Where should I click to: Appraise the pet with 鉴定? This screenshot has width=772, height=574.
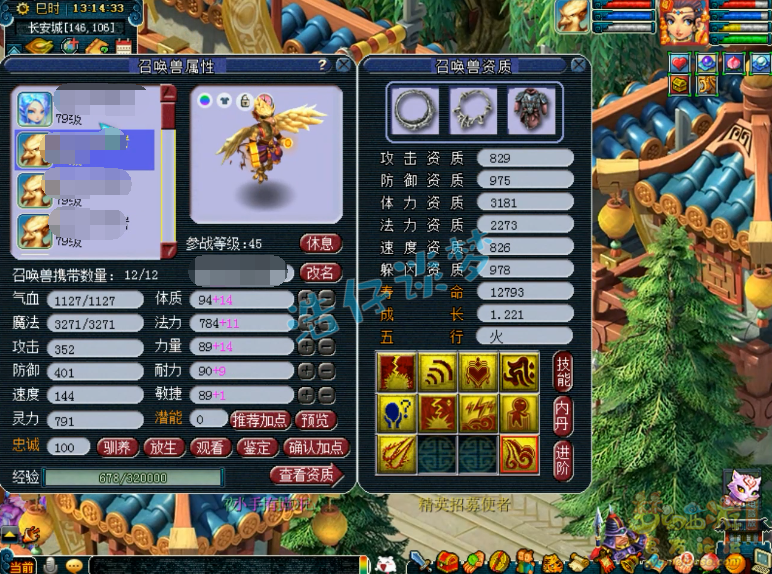(x=256, y=447)
